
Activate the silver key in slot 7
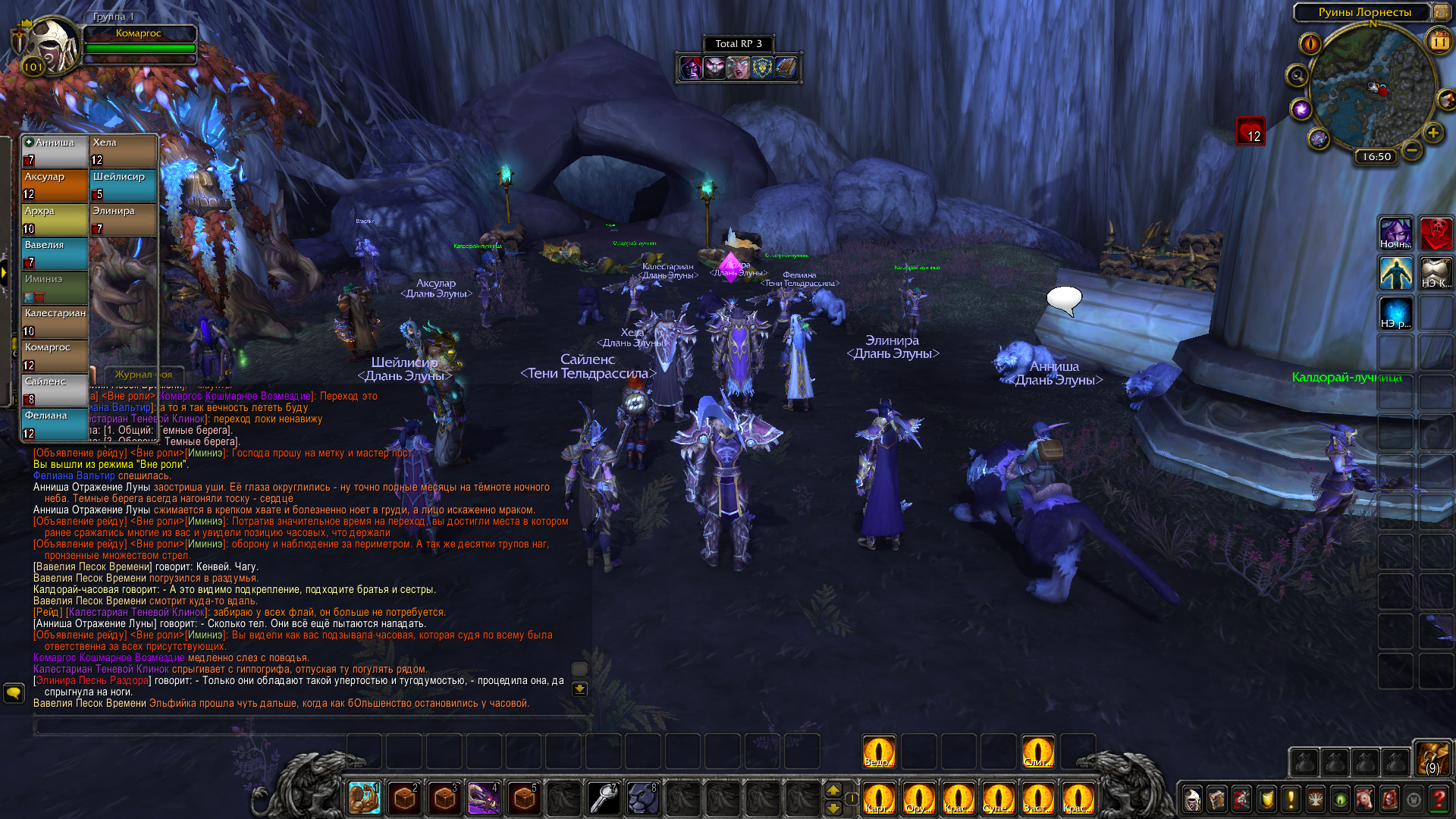coord(604,798)
